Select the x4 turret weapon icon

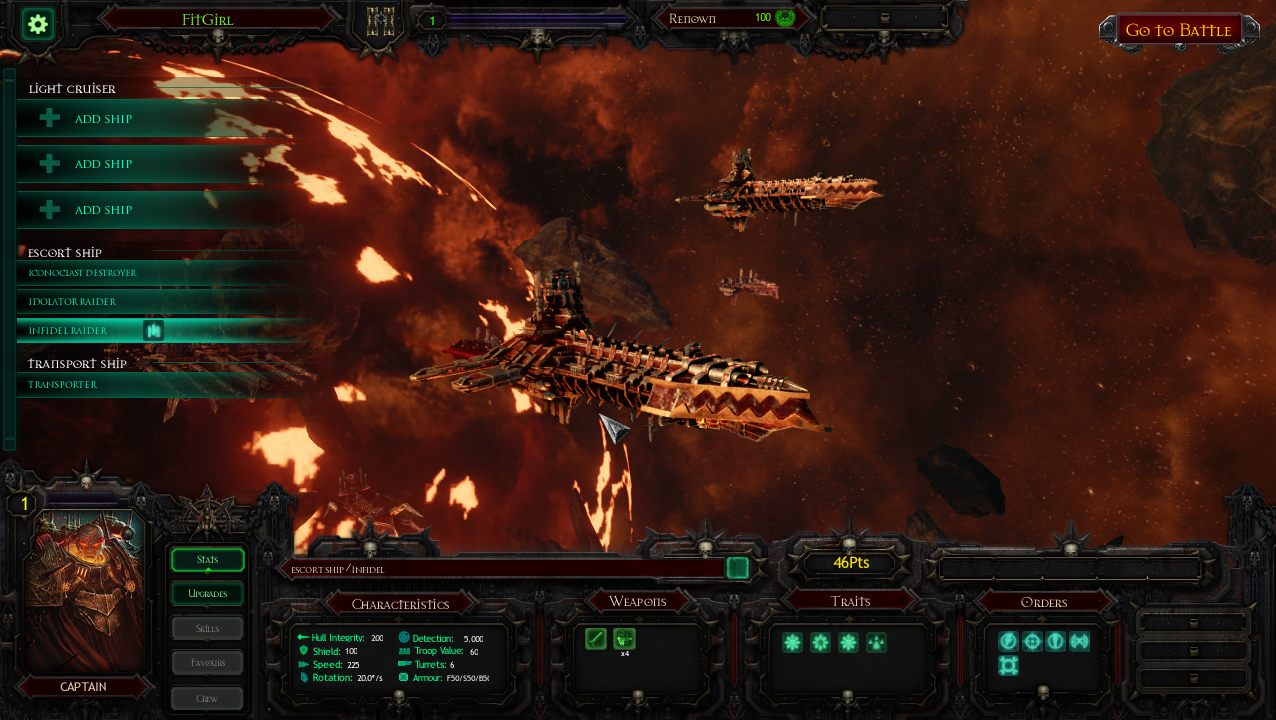[624, 638]
